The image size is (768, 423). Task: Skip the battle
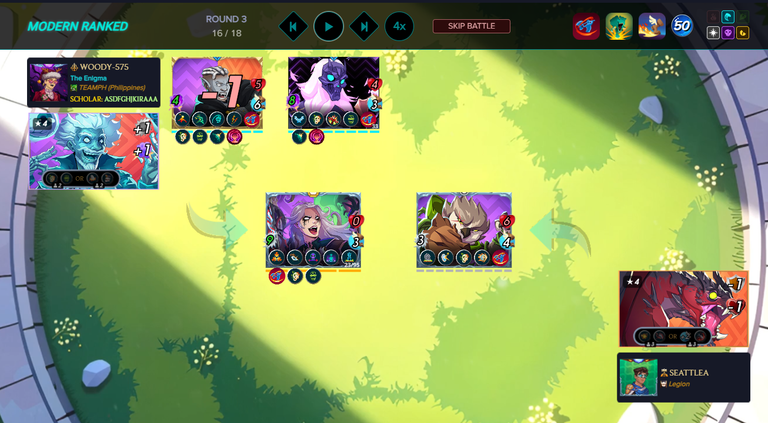471,26
